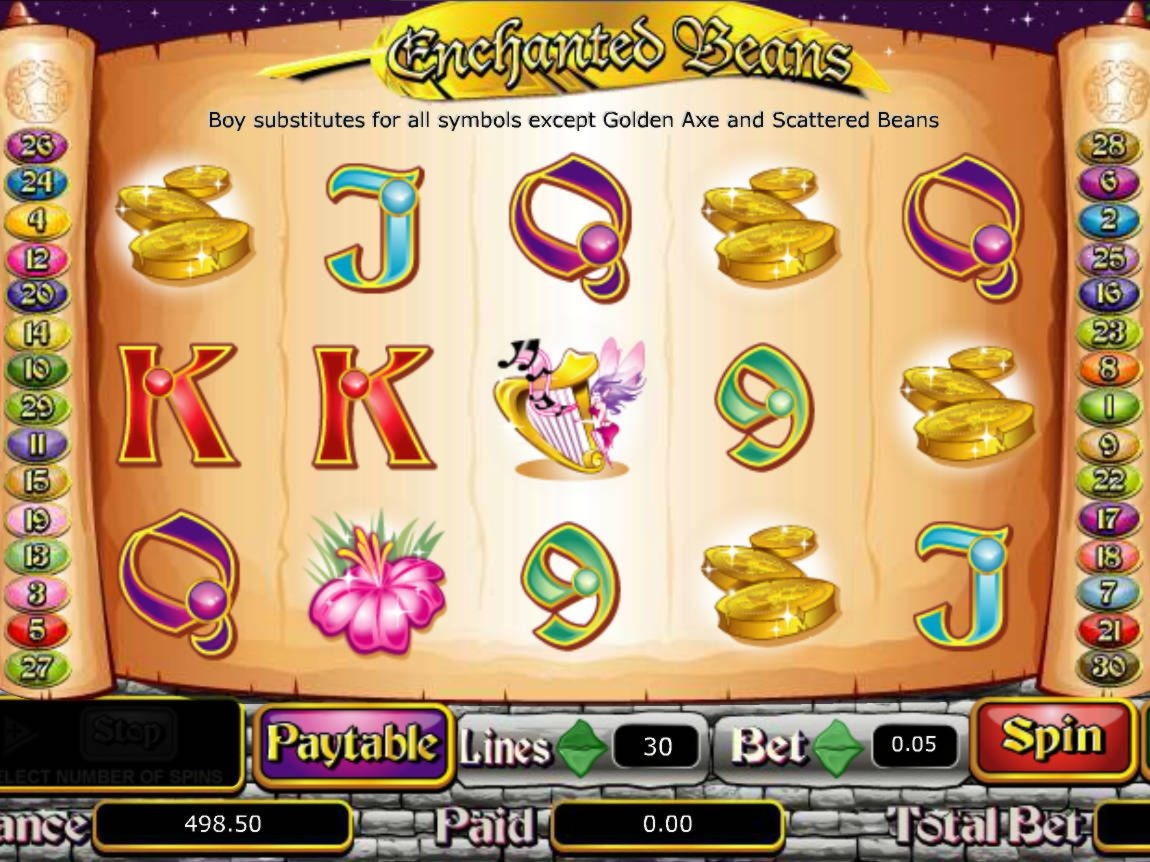Click payline number 30
The width and height of the screenshot is (1150, 862).
click(x=1108, y=667)
